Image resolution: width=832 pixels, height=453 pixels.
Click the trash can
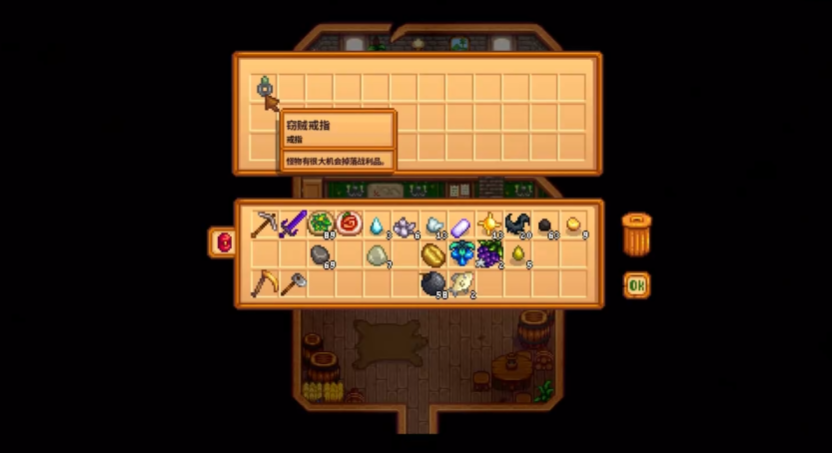(x=636, y=234)
